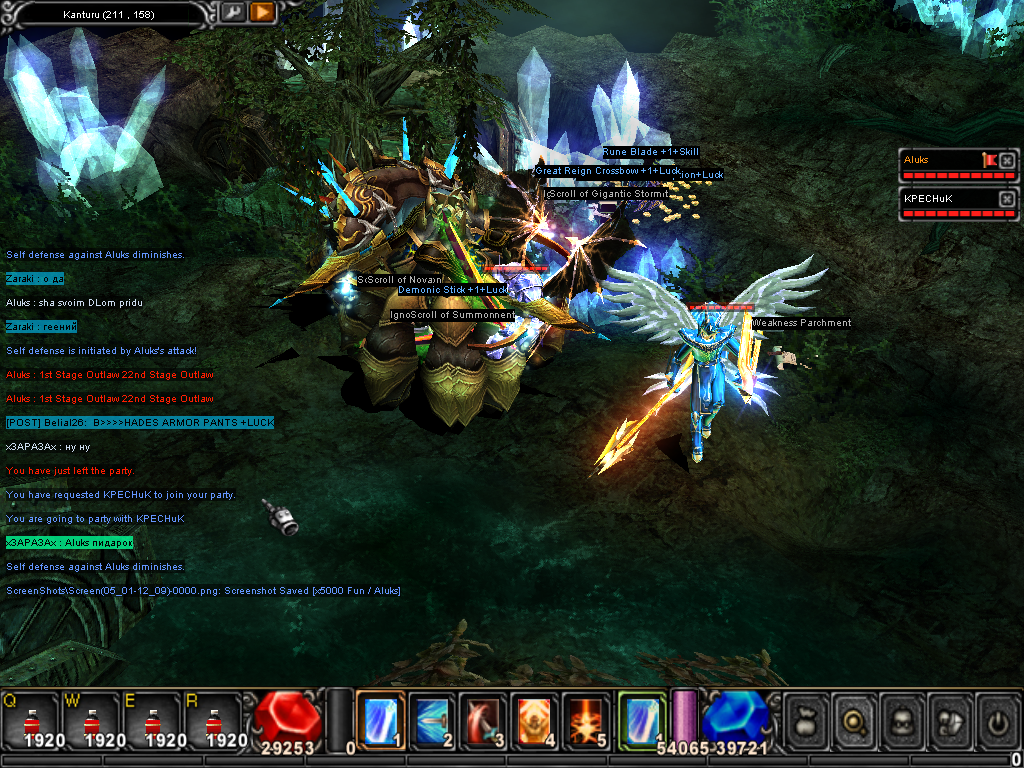
Task: Open the green-framed current skill selector
Action: point(642,719)
